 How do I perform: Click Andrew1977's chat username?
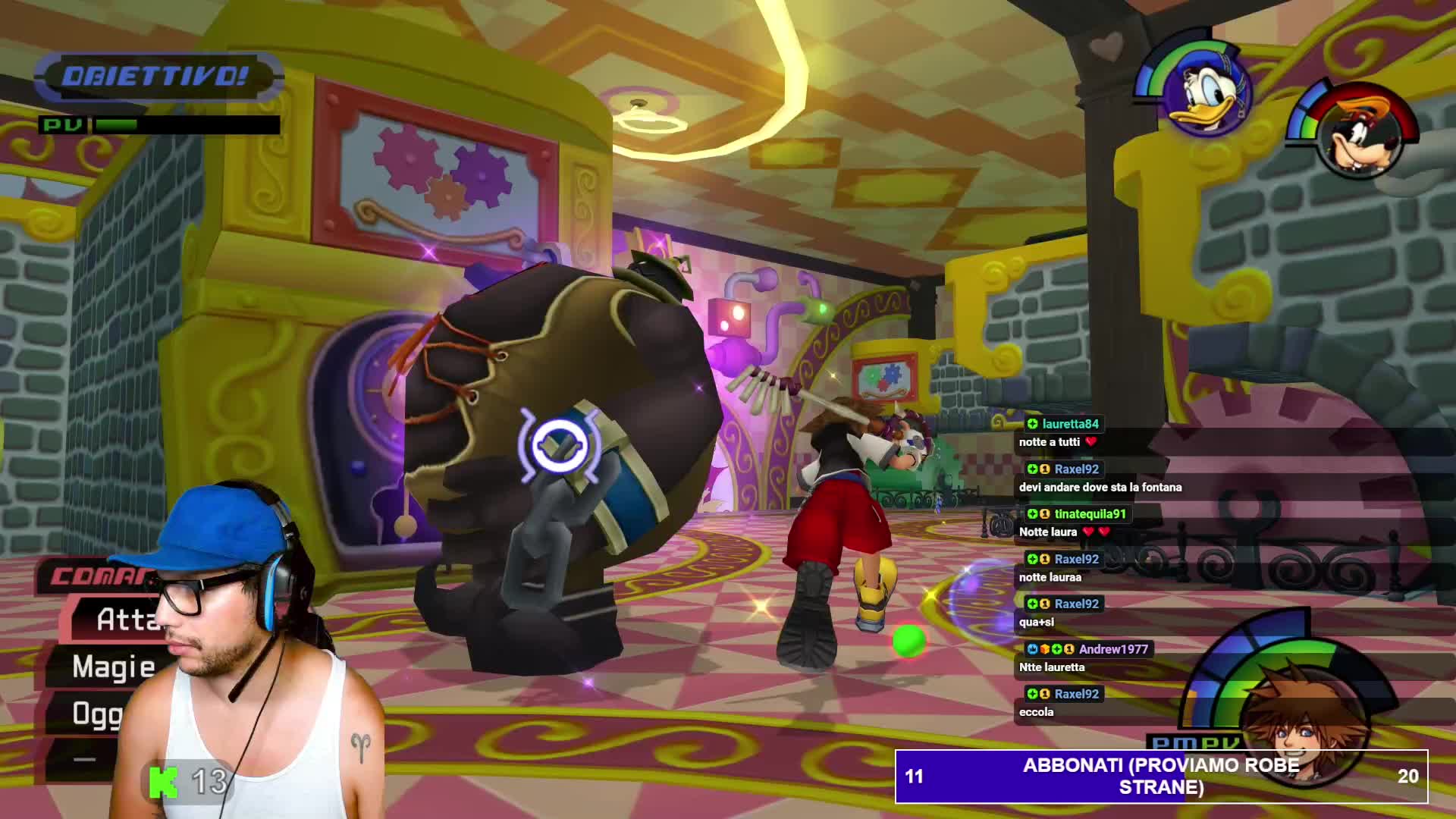point(1112,649)
